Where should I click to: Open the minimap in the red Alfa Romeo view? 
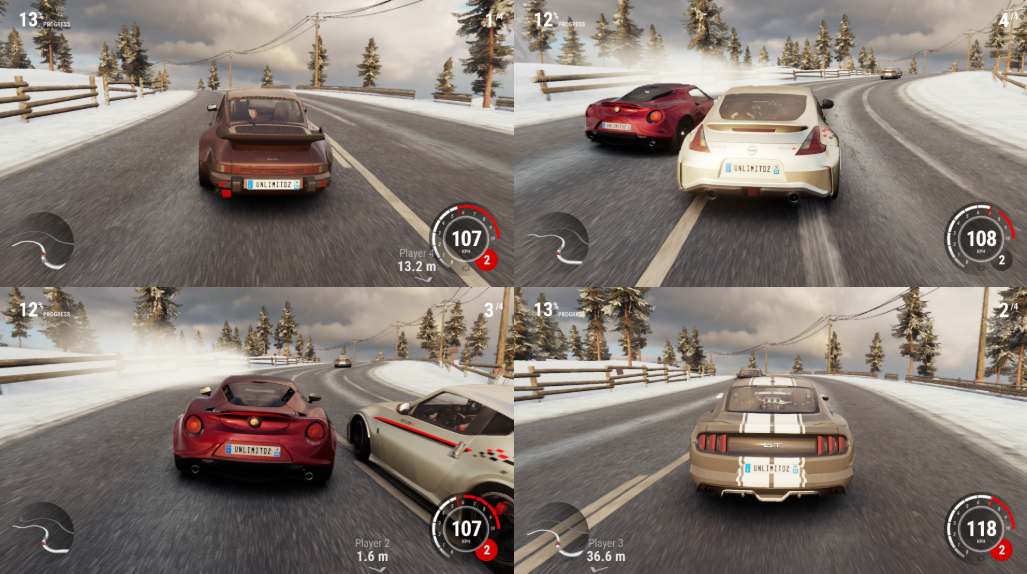point(42,530)
